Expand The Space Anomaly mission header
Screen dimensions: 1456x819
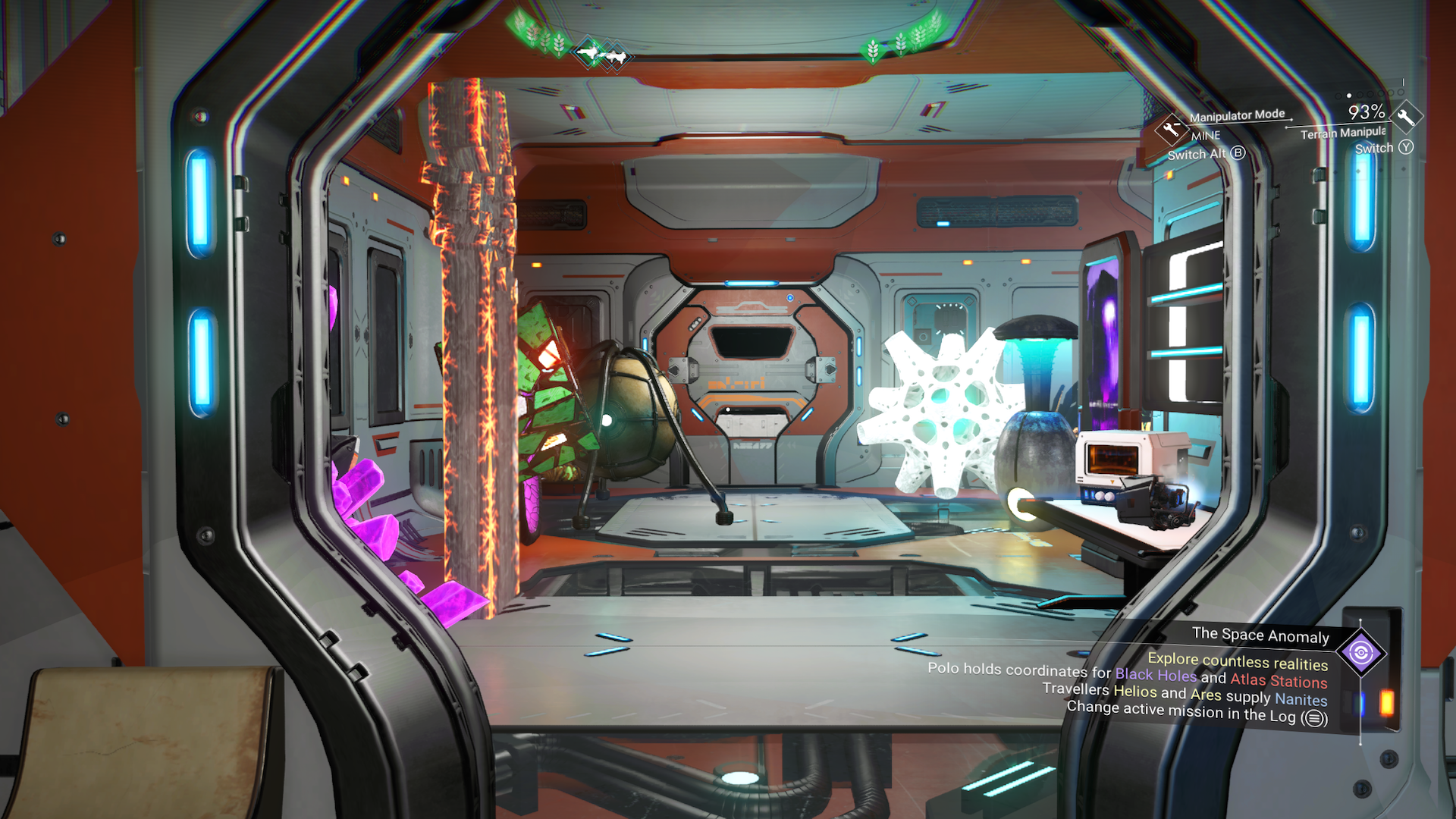1260,635
